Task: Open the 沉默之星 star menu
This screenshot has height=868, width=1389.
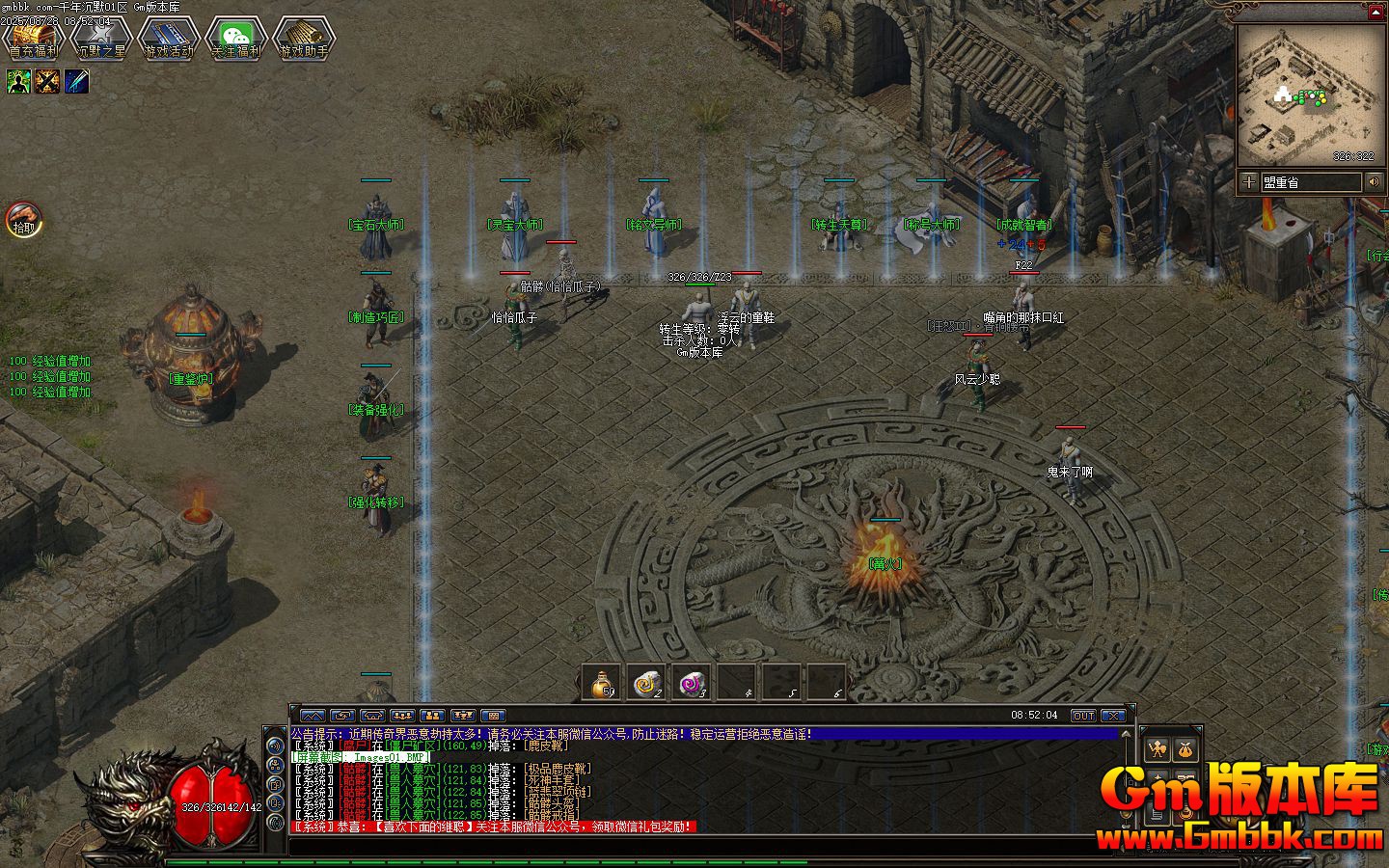Action: (x=100, y=39)
